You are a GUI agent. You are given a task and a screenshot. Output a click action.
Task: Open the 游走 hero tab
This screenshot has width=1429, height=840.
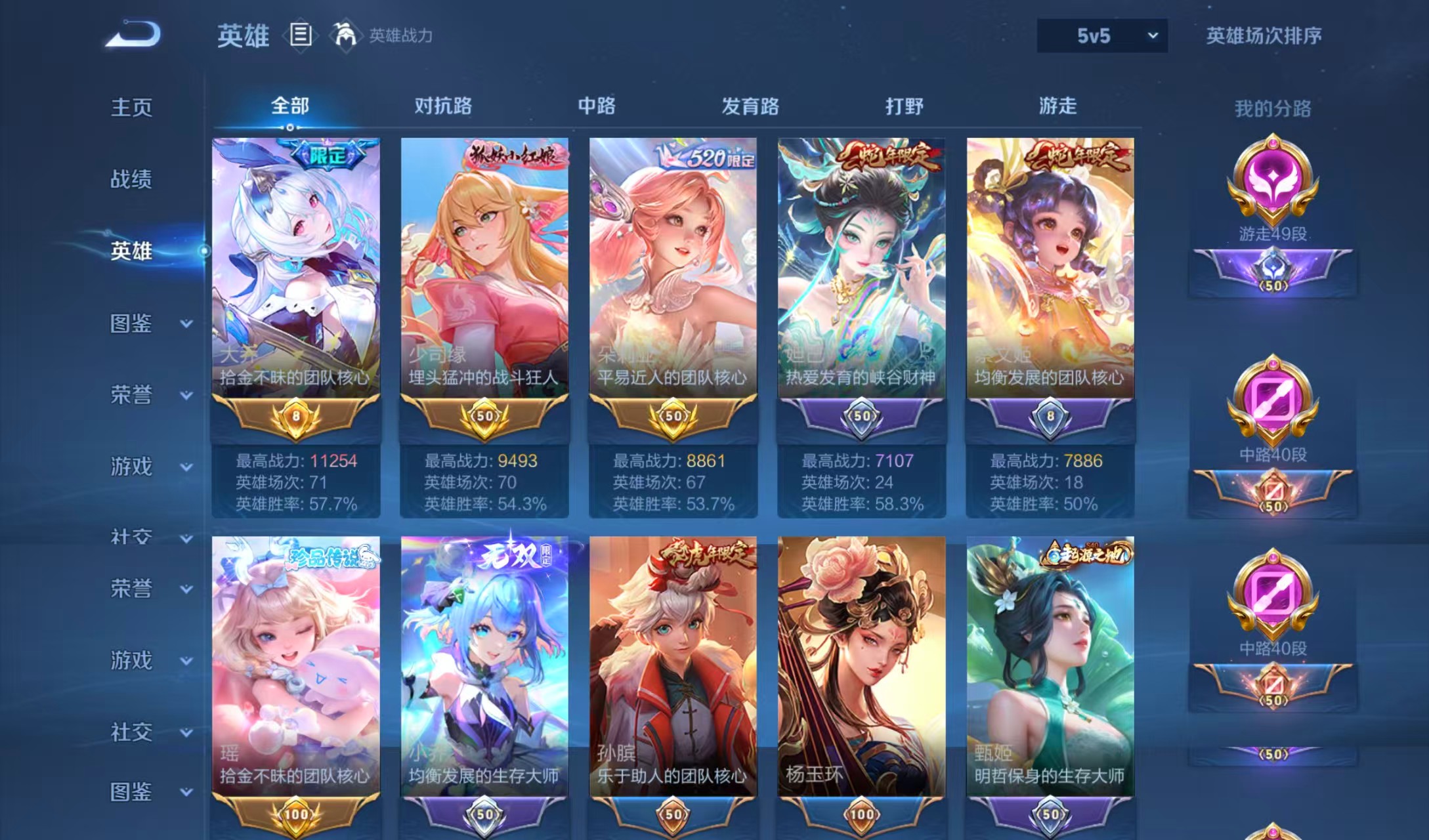[x=1057, y=106]
